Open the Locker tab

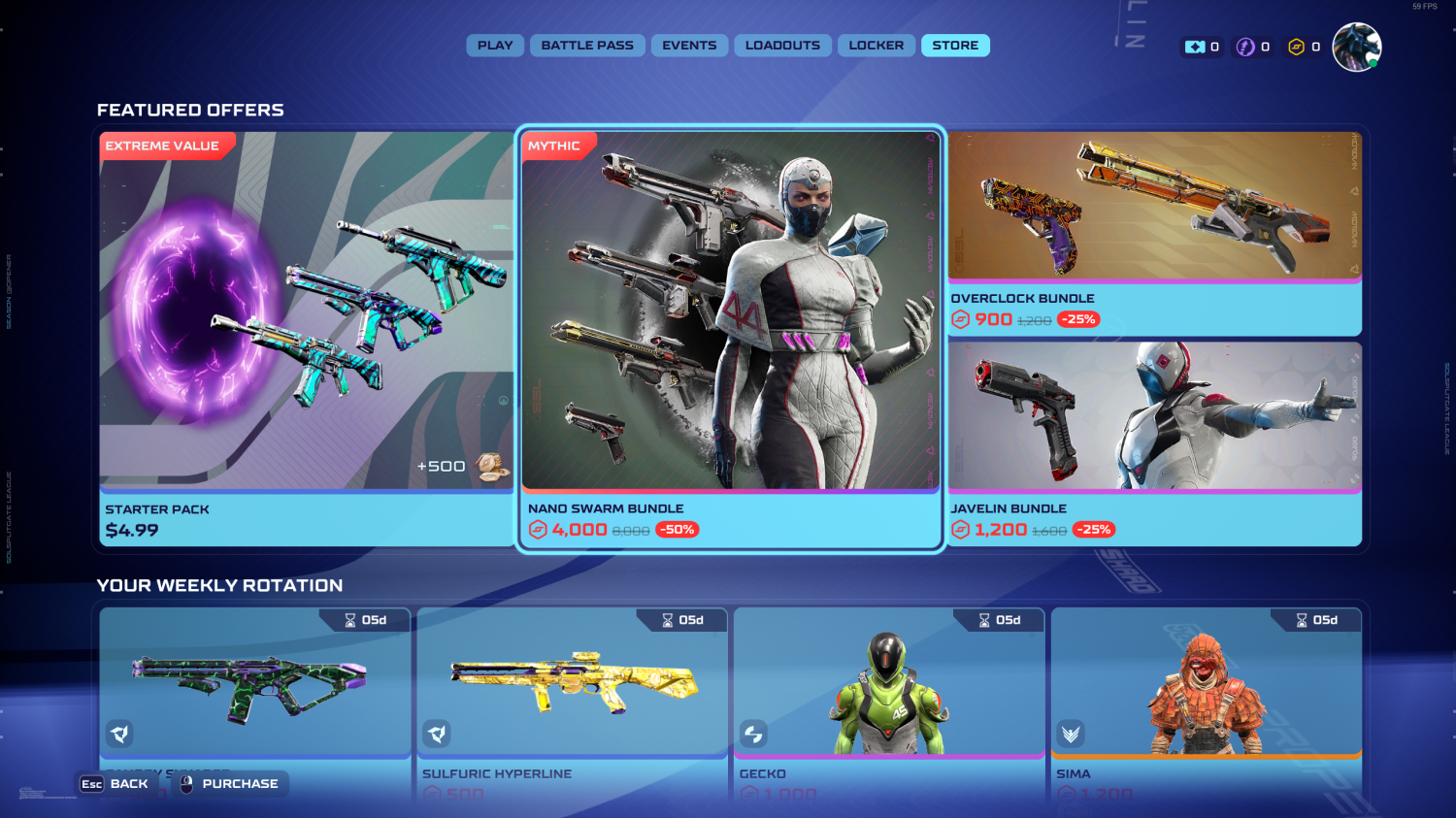[x=876, y=45]
